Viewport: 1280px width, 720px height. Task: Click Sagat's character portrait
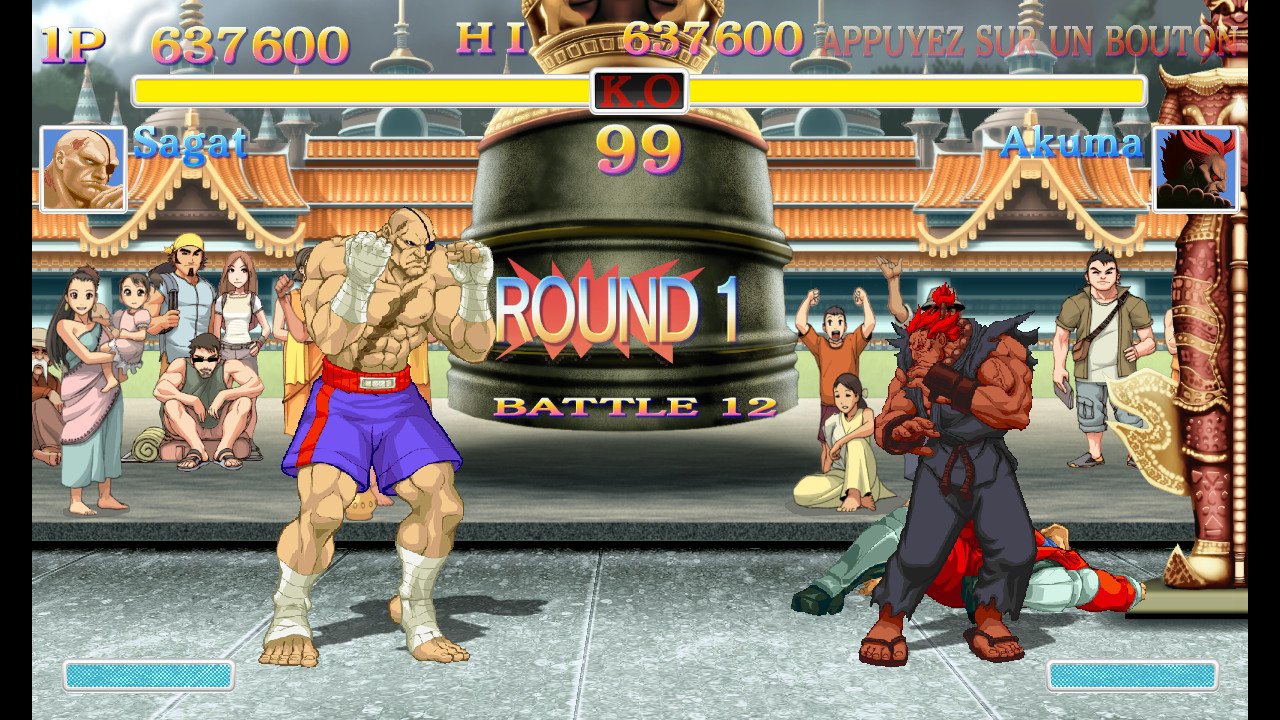(x=83, y=169)
